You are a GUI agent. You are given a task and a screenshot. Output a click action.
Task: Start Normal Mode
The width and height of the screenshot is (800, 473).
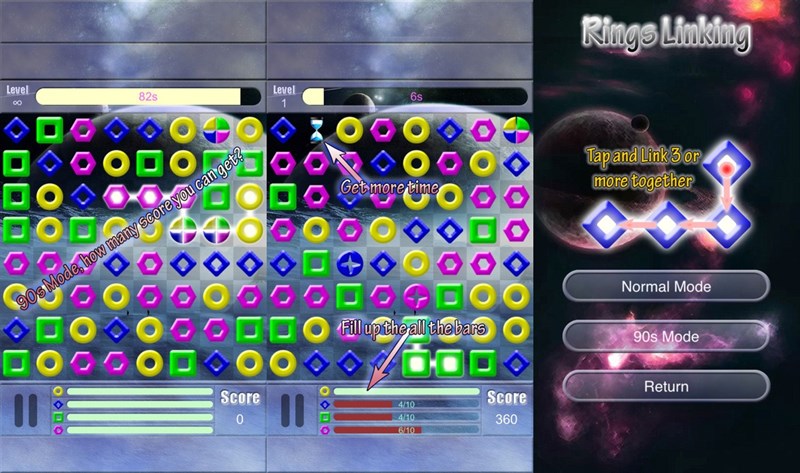[x=666, y=287]
